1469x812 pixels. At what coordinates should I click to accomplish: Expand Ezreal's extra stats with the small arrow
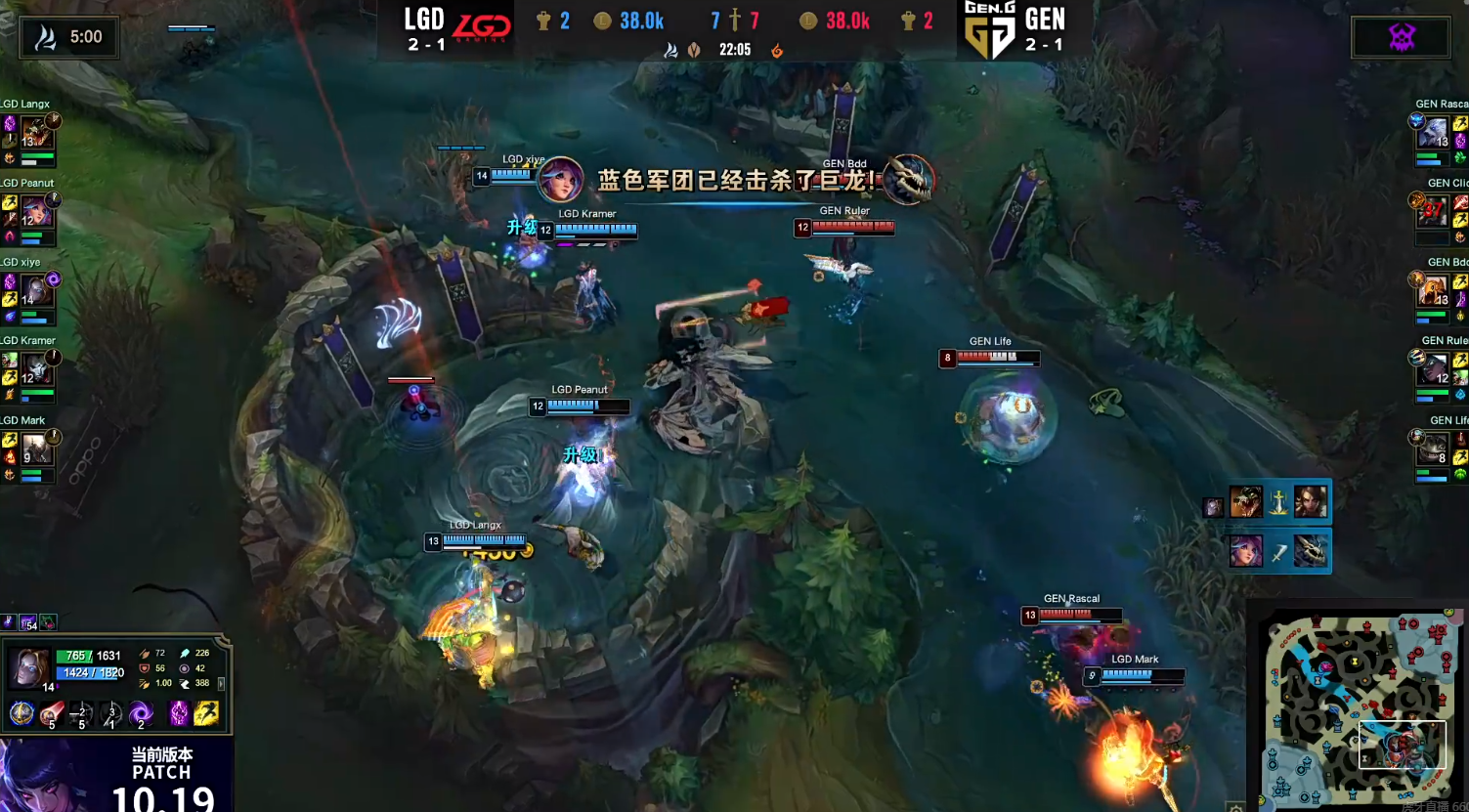[222, 684]
